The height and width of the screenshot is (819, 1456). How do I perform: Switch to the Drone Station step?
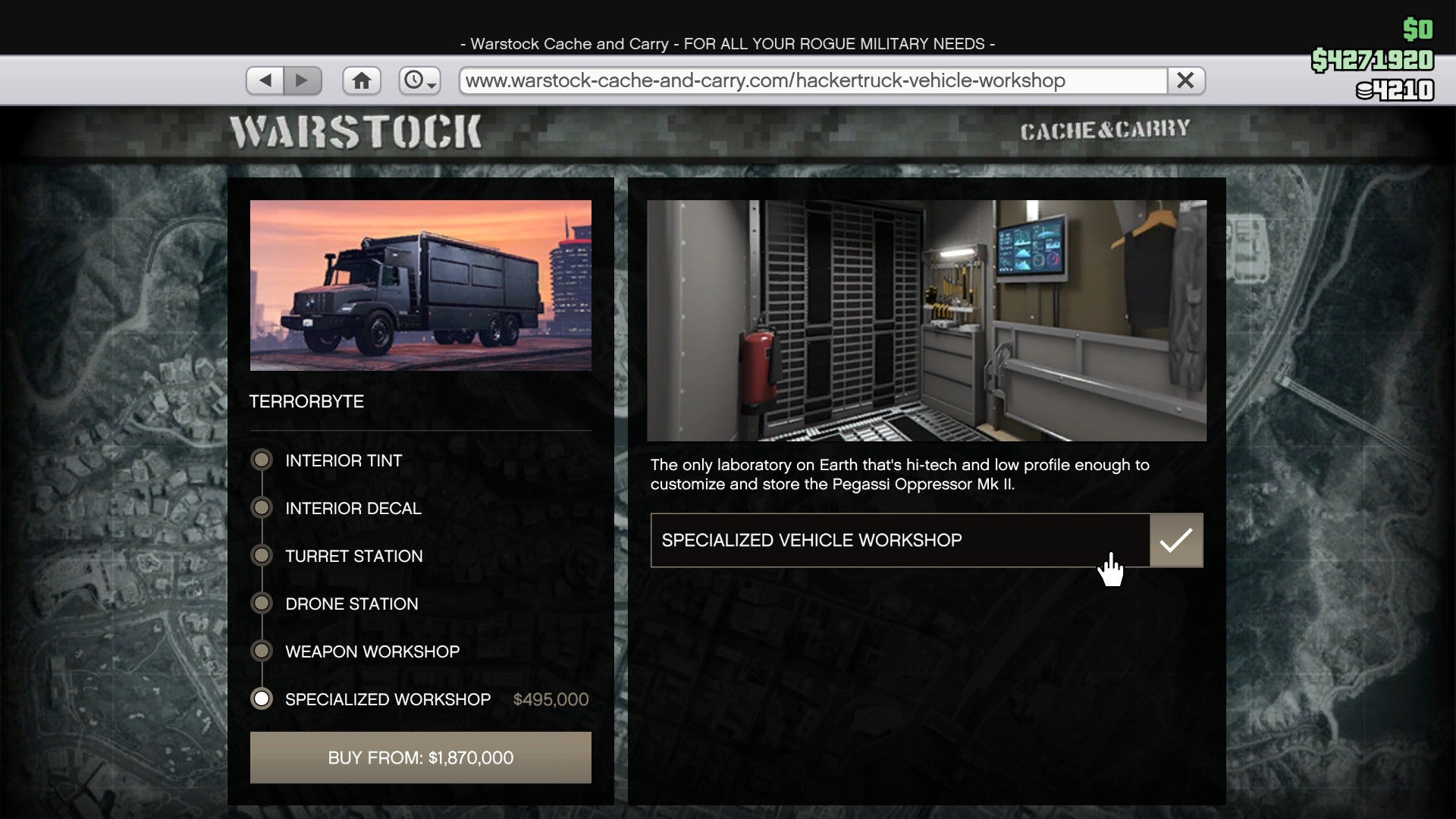coord(351,604)
